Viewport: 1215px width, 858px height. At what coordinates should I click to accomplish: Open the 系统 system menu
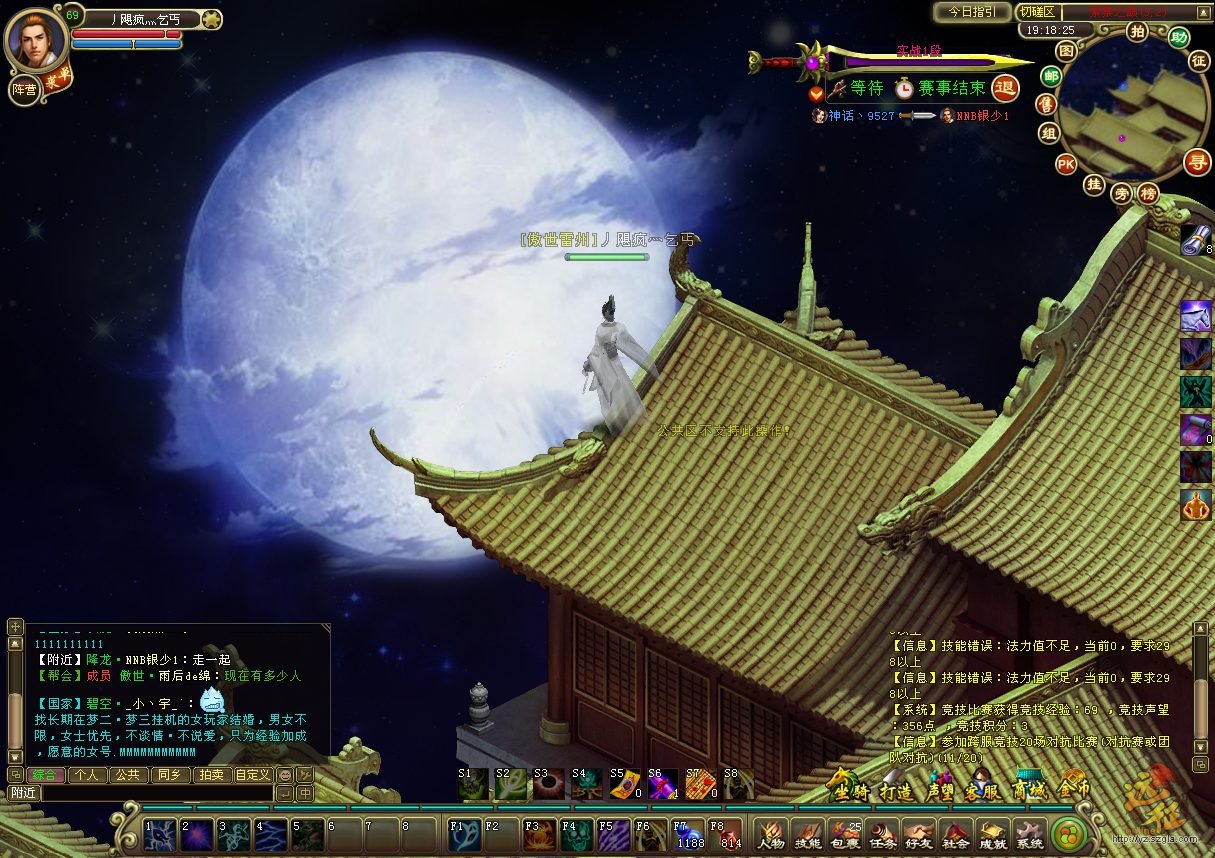click(x=1029, y=834)
